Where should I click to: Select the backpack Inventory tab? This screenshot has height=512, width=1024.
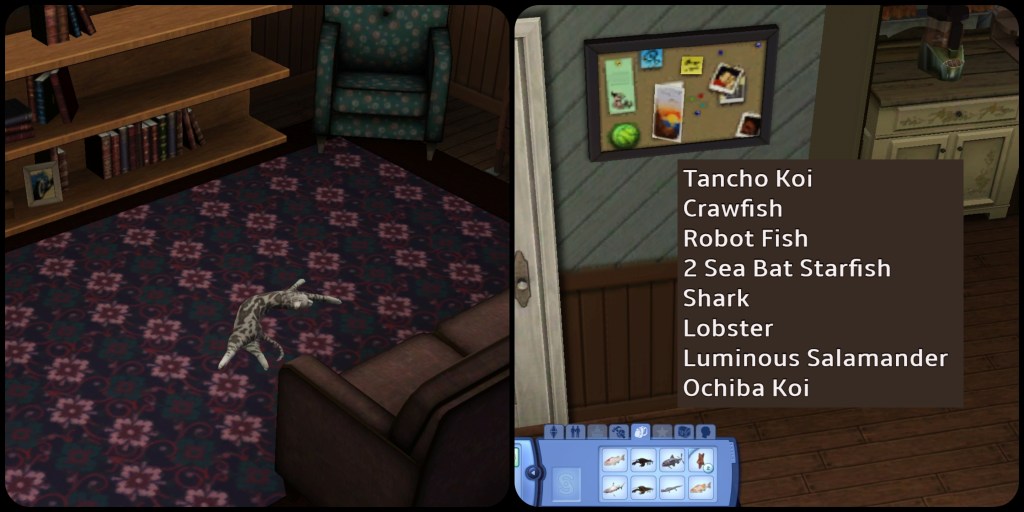pos(641,433)
